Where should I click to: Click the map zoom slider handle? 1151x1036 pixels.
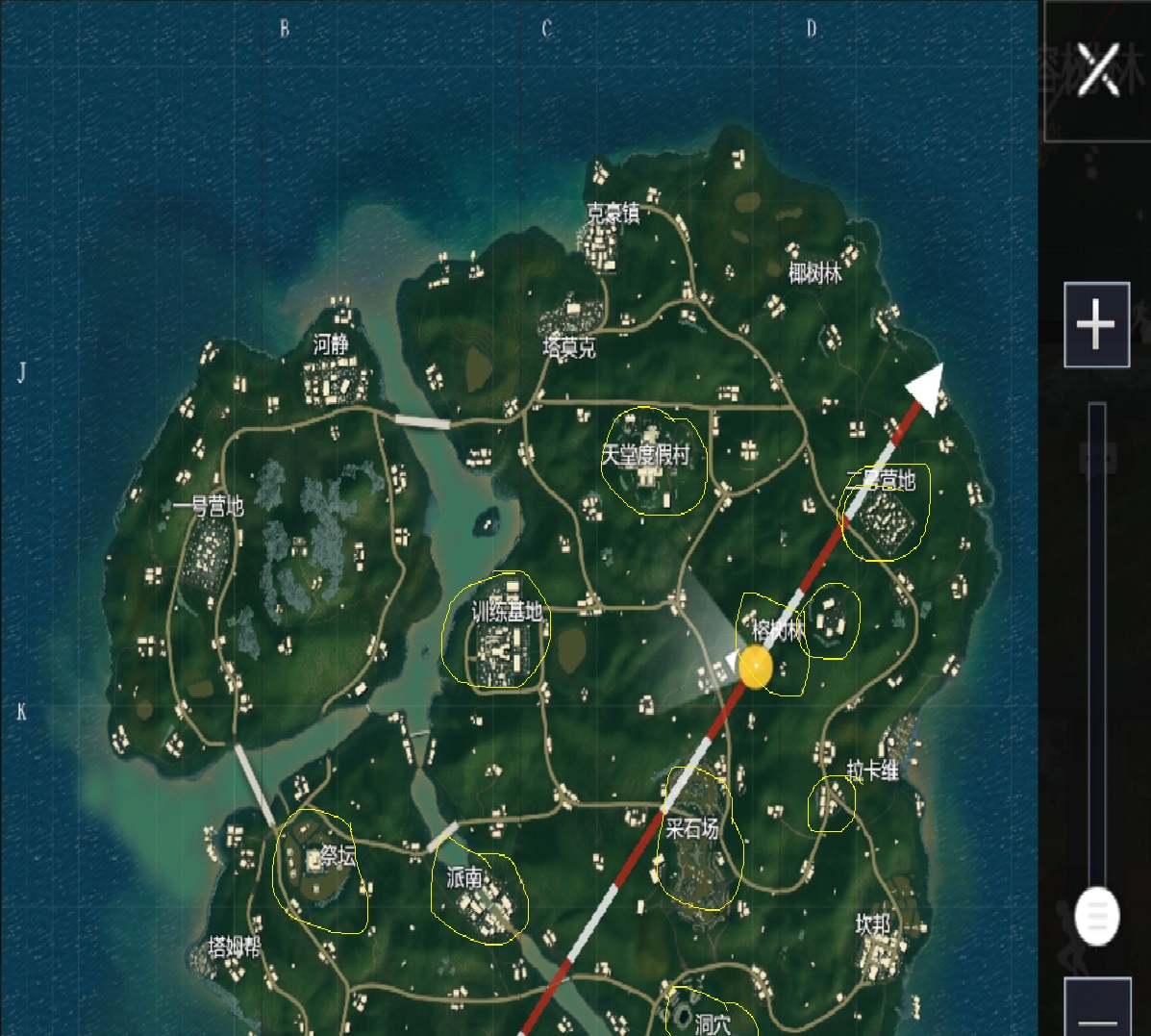(x=1096, y=914)
